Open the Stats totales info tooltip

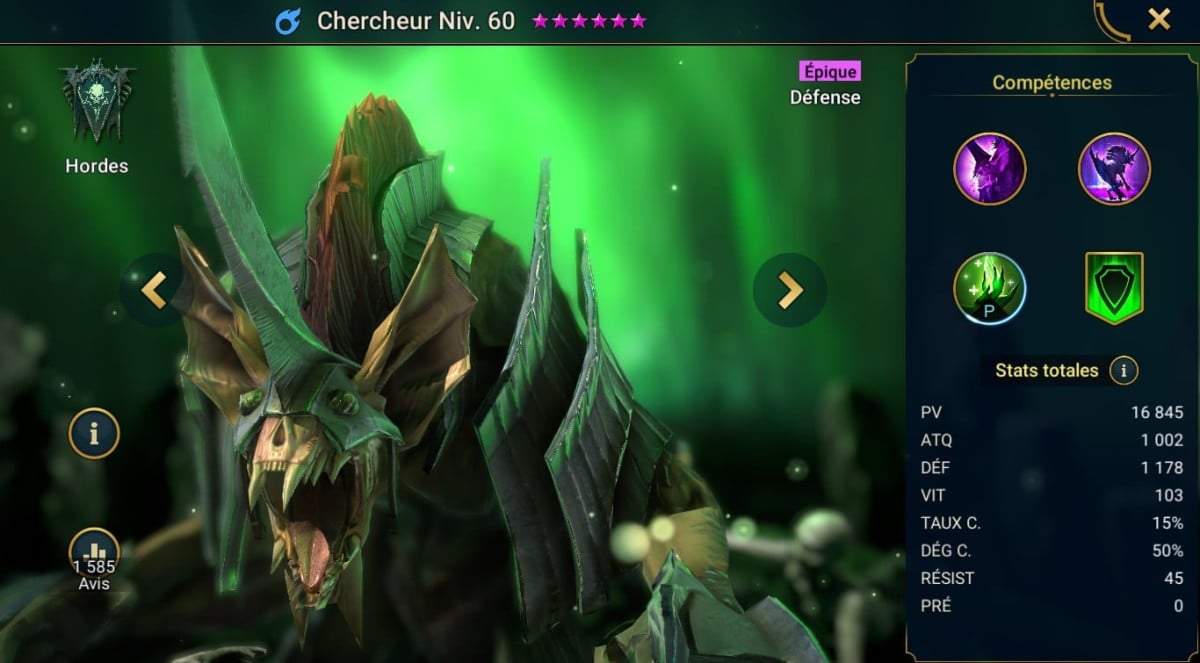tap(1124, 371)
